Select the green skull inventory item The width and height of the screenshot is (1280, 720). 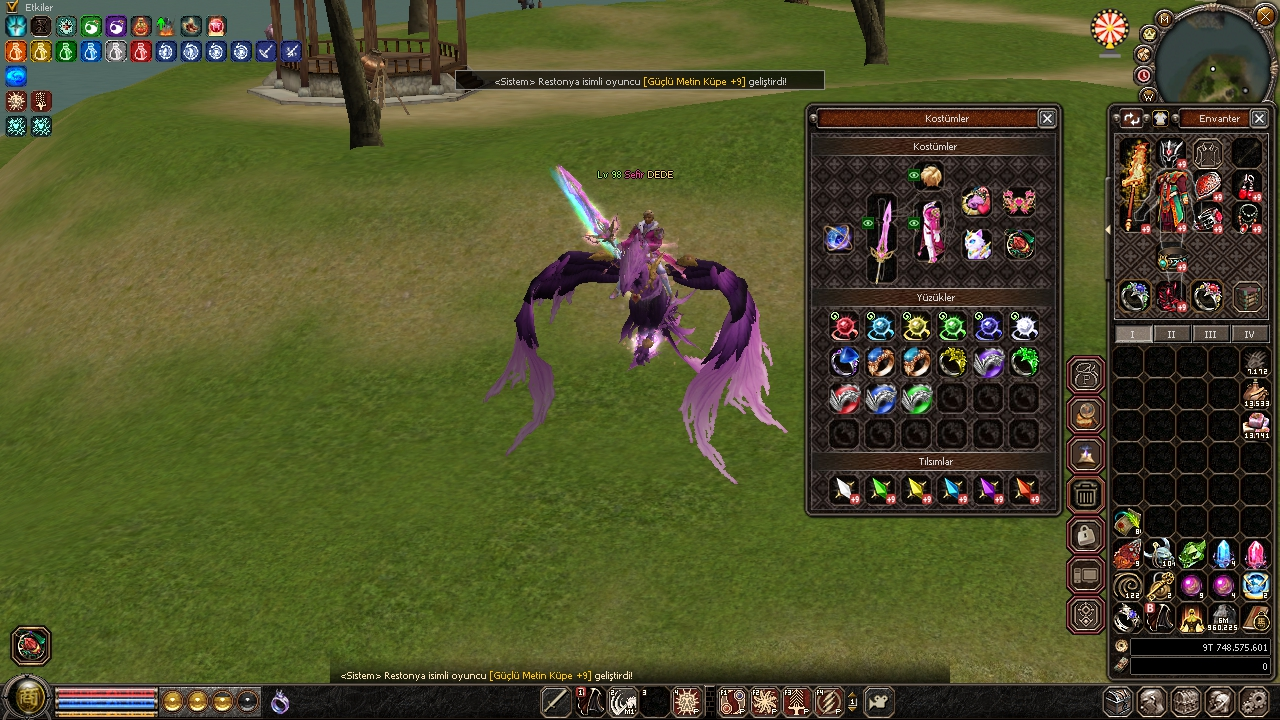tap(1192, 553)
